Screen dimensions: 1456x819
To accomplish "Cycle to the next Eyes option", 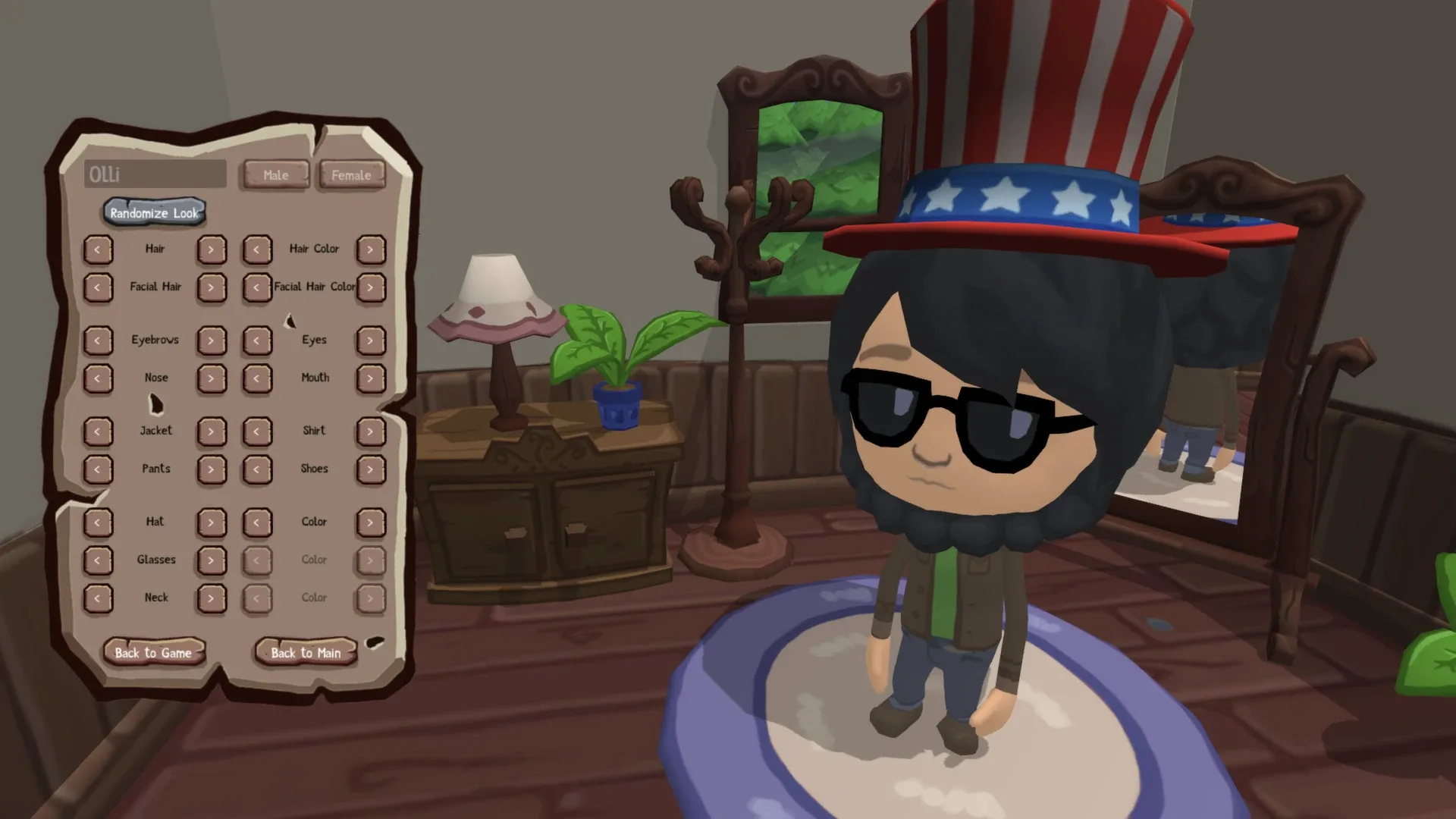I will click(x=371, y=340).
